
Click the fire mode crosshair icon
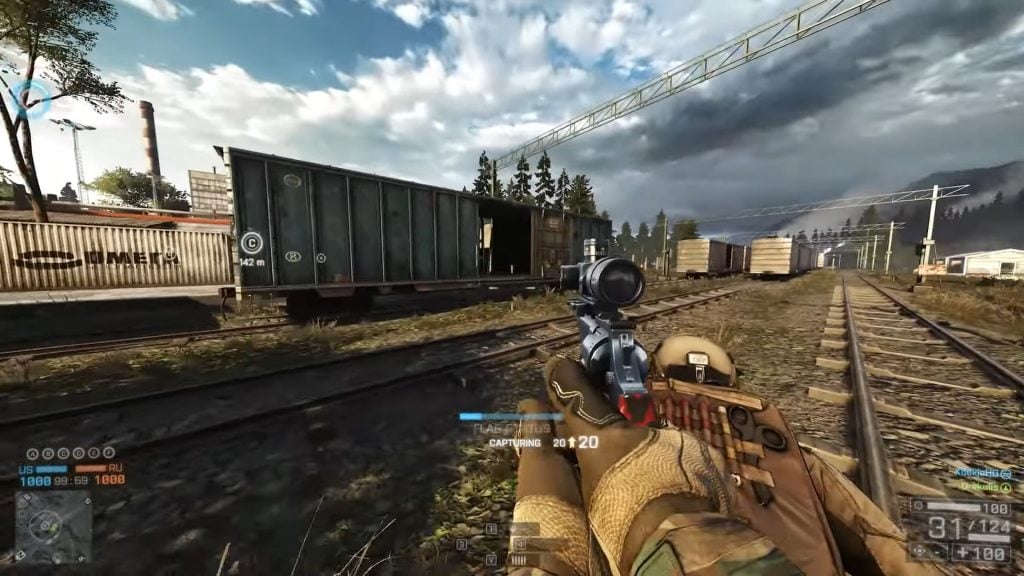[920, 551]
